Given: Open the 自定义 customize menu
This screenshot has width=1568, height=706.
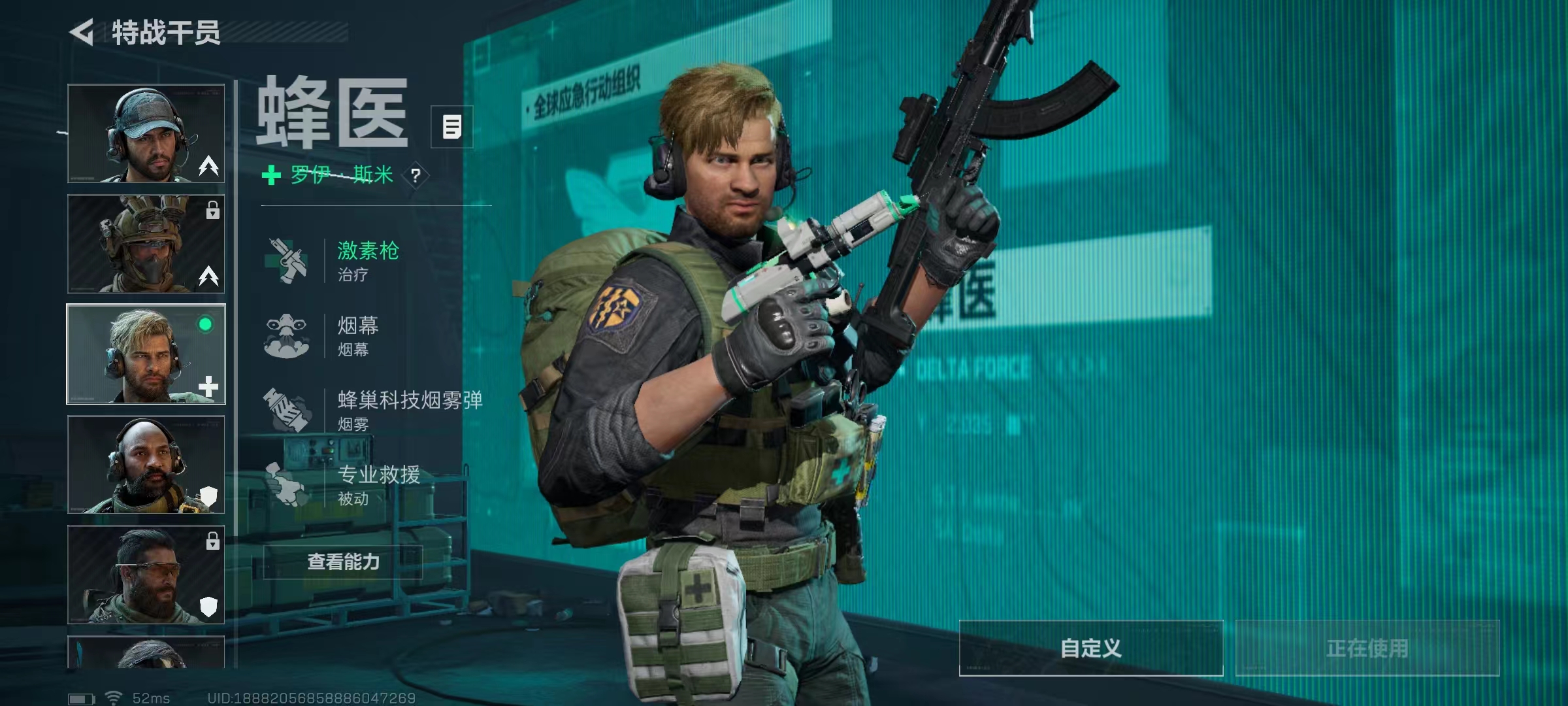Looking at the screenshot, I should 1090,648.
